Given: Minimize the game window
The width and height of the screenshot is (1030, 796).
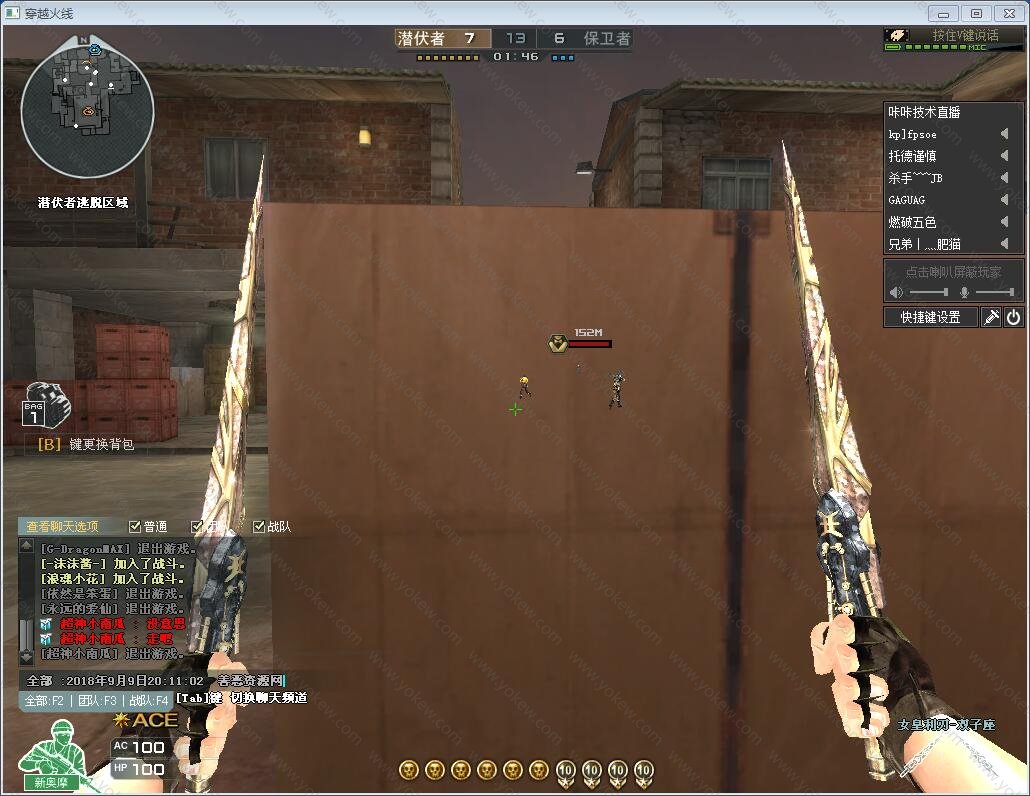Looking at the screenshot, I should (944, 13).
